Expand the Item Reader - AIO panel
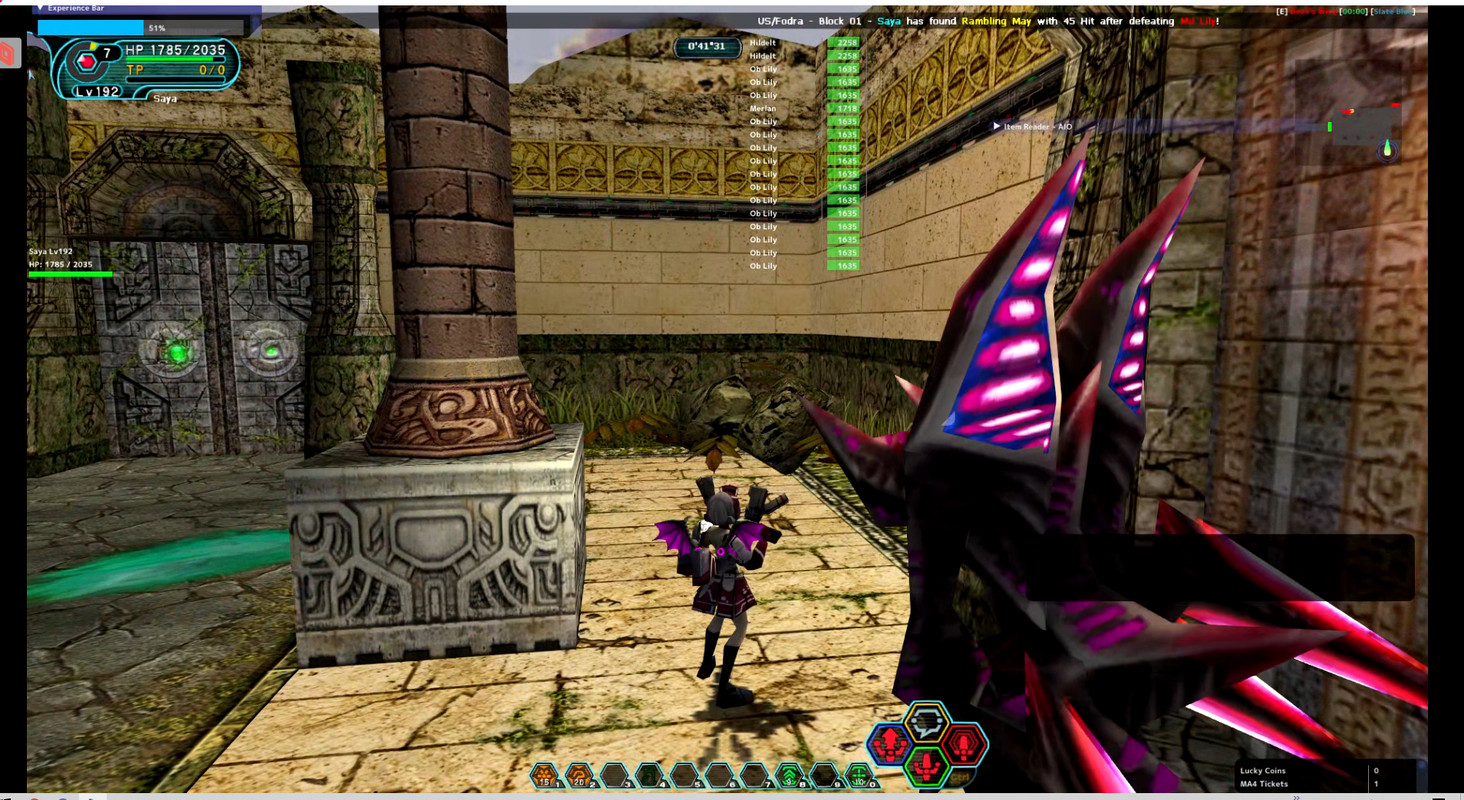1464x800 pixels. click(996, 126)
